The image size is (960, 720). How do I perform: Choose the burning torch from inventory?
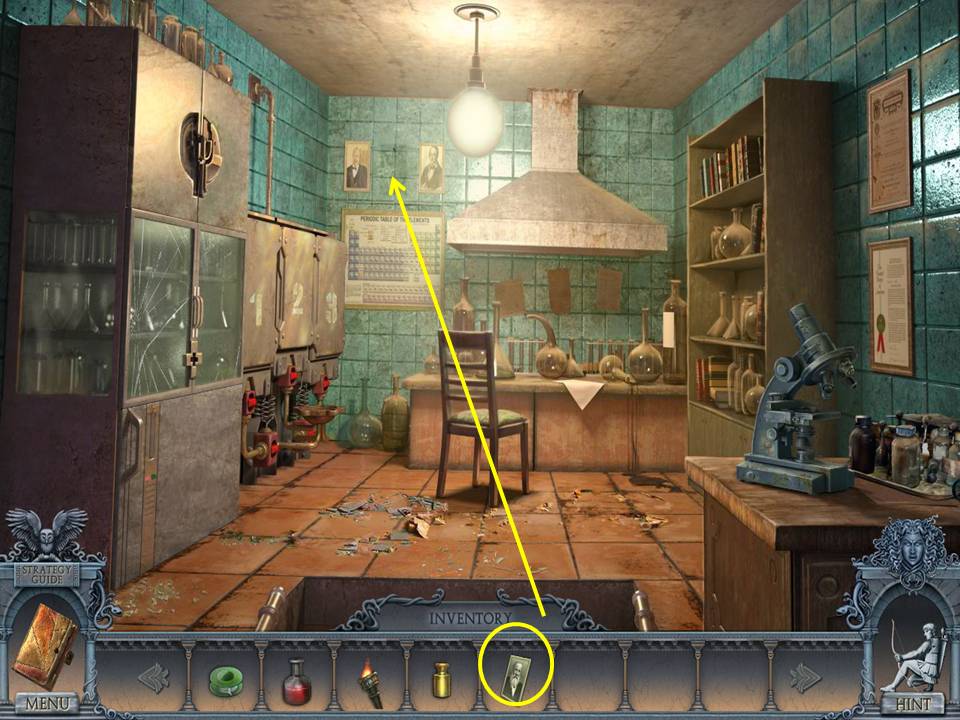point(370,678)
